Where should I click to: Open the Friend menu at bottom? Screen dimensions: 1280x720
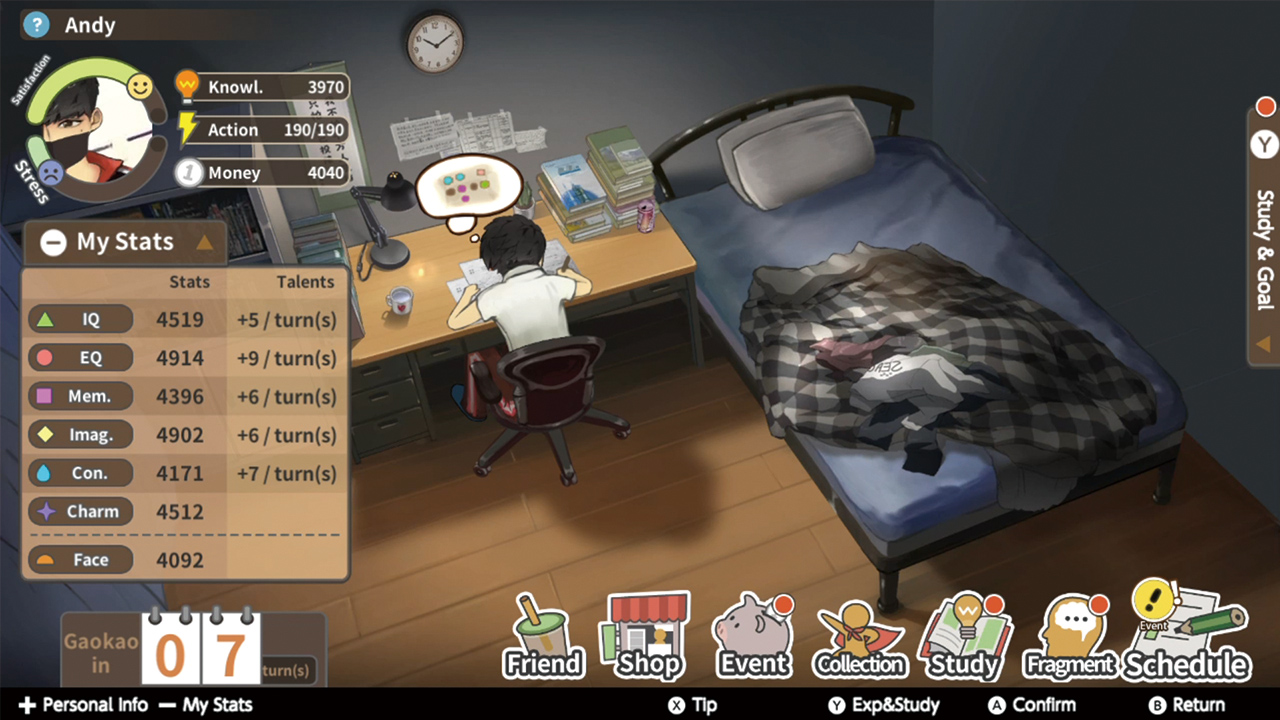pyautogui.click(x=543, y=636)
